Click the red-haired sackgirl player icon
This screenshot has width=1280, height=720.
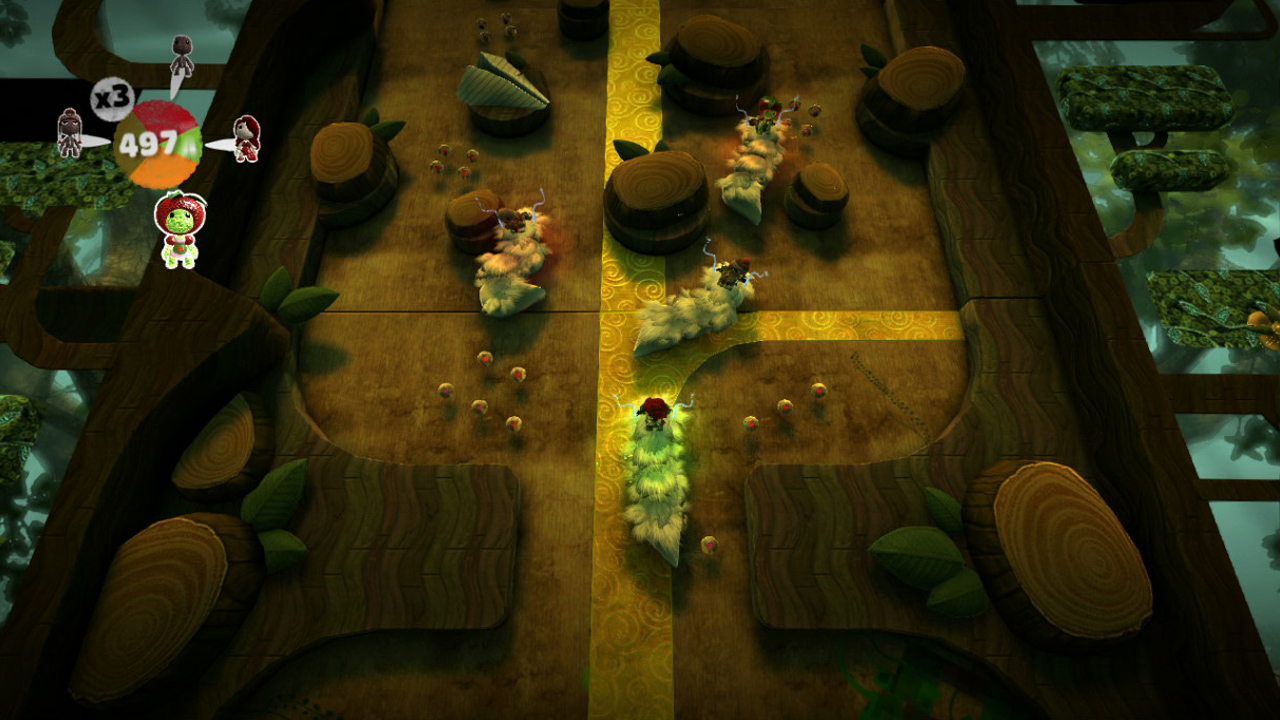246,138
